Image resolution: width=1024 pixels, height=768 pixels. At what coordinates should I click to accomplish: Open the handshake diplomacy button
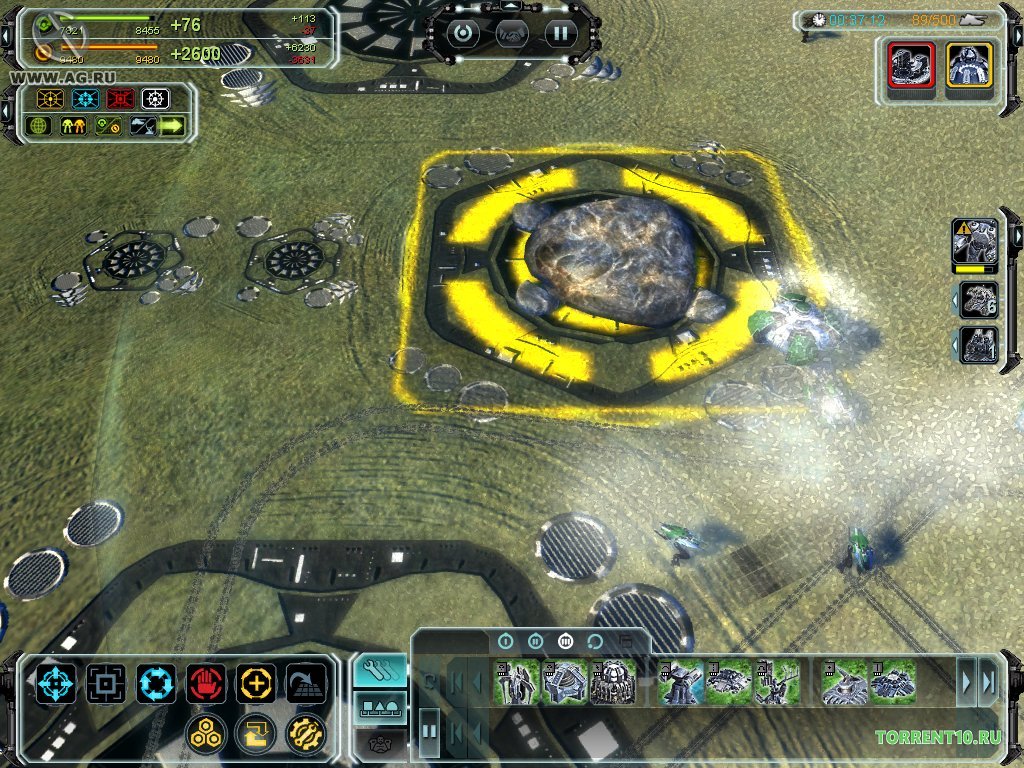[512, 33]
